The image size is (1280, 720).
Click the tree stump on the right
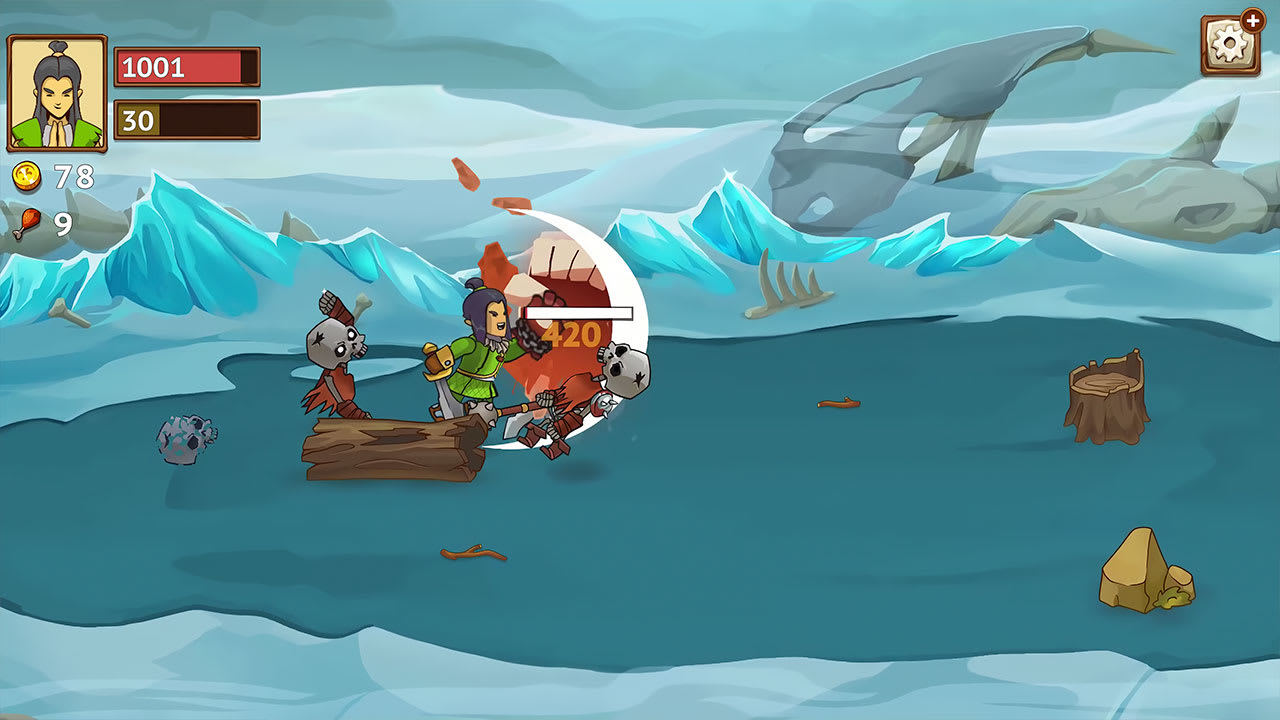pos(1109,390)
